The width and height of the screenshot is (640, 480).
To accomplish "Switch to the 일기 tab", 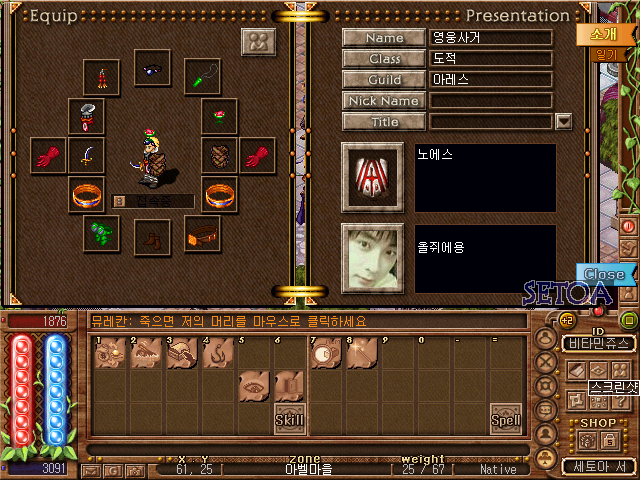I will tap(605, 55).
